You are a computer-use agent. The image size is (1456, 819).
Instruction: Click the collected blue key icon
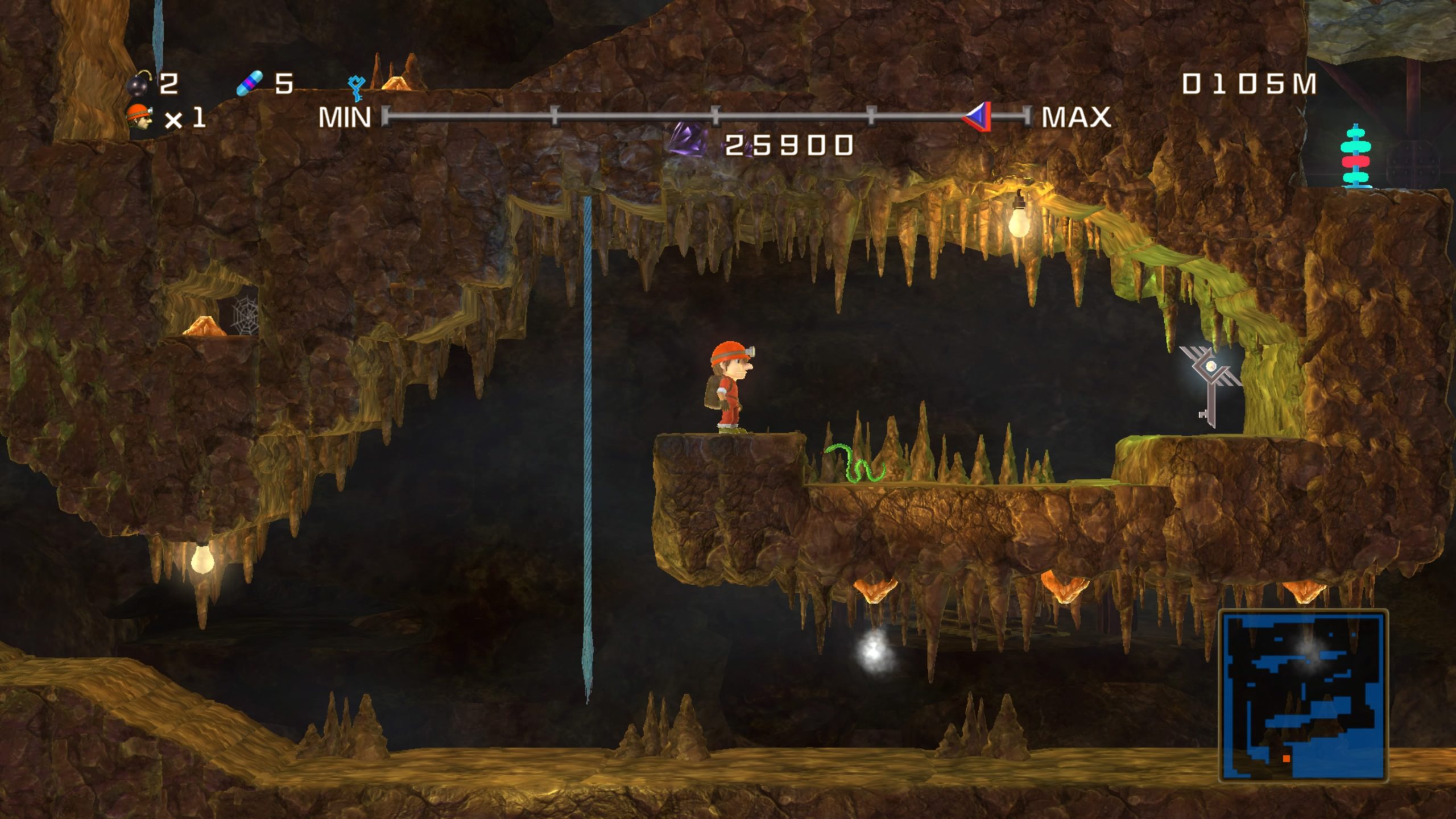pyautogui.click(x=356, y=88)
